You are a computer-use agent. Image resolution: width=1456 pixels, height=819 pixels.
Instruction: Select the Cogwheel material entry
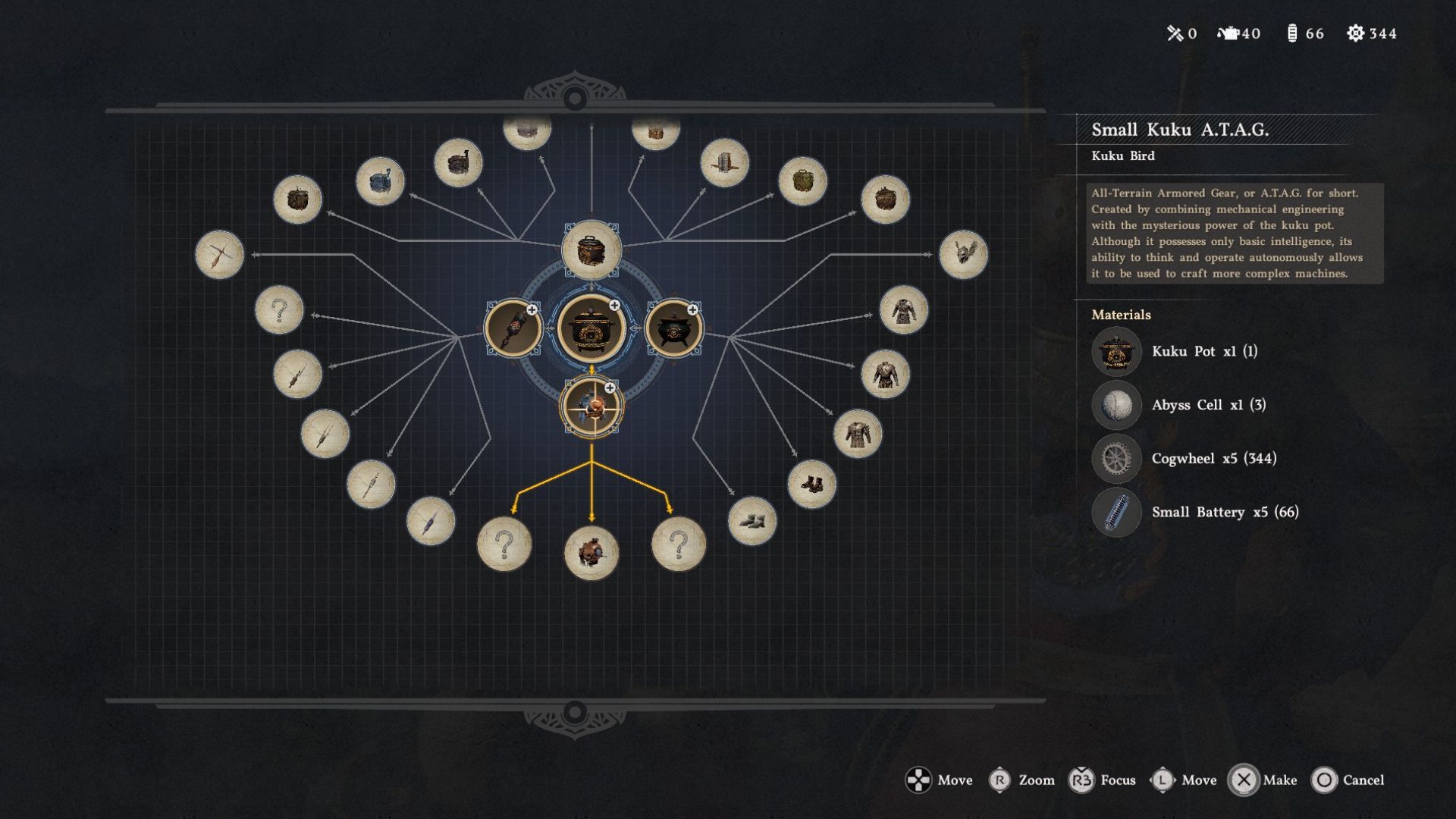coord(1213,459)
